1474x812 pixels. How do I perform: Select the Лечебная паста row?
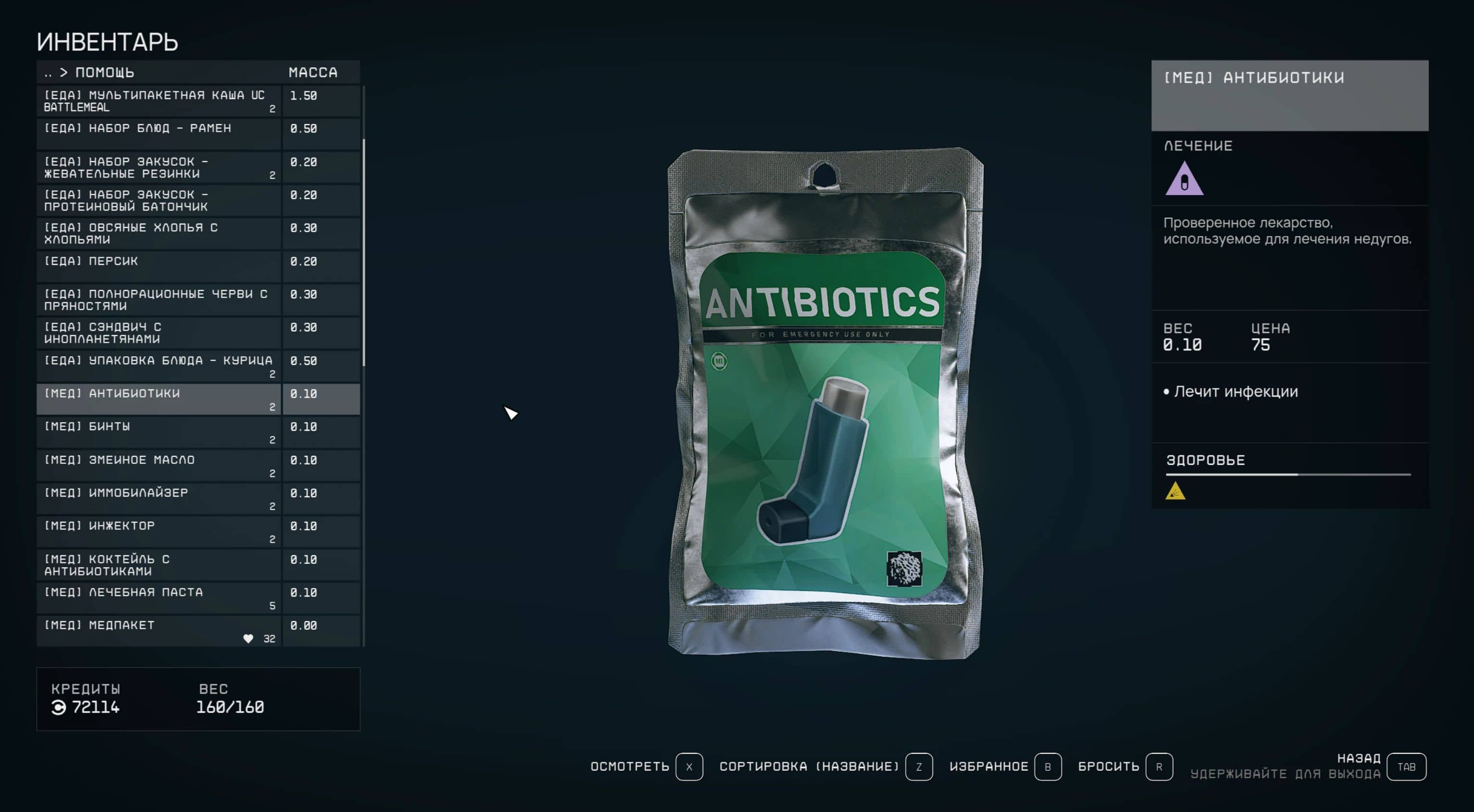click(159, 598)
